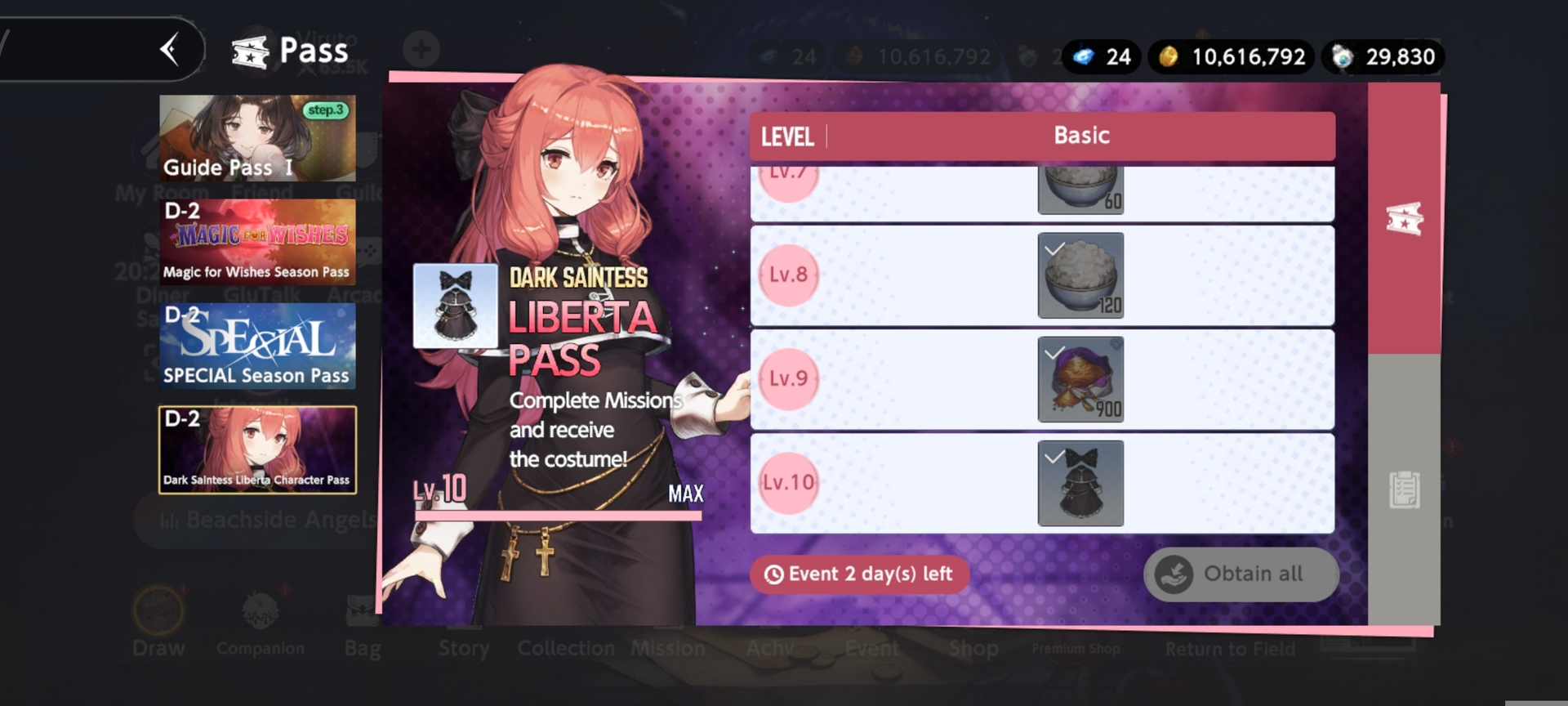Go back using the arrow button
The image size is (1568, 706).
click(x=170, y=50)
